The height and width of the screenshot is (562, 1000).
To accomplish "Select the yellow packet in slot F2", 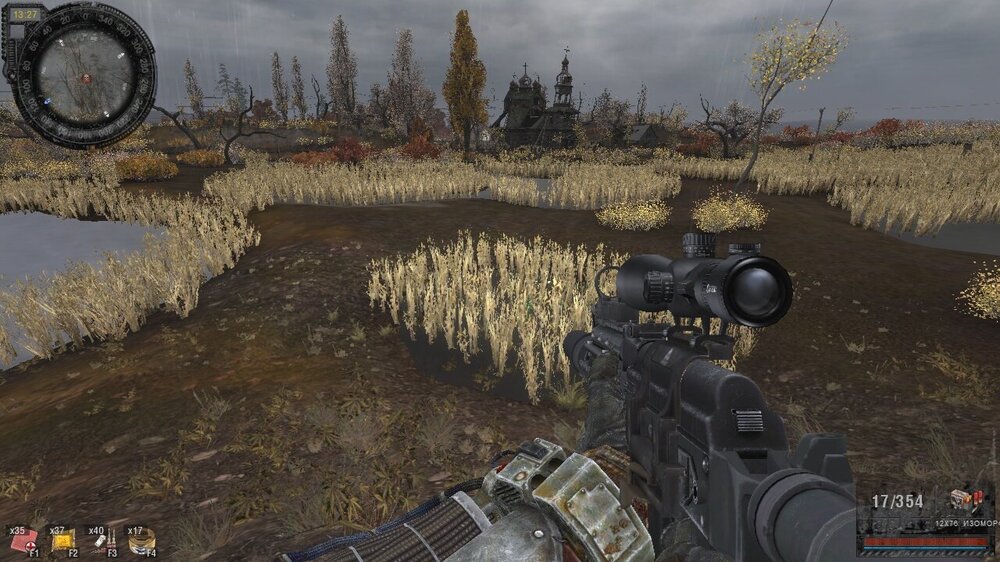I will [63, 541].
